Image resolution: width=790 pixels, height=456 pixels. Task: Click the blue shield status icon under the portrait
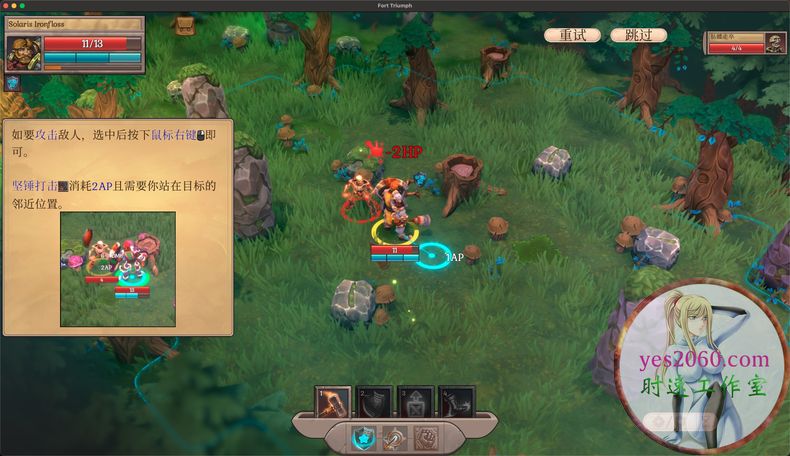(13, 83)
